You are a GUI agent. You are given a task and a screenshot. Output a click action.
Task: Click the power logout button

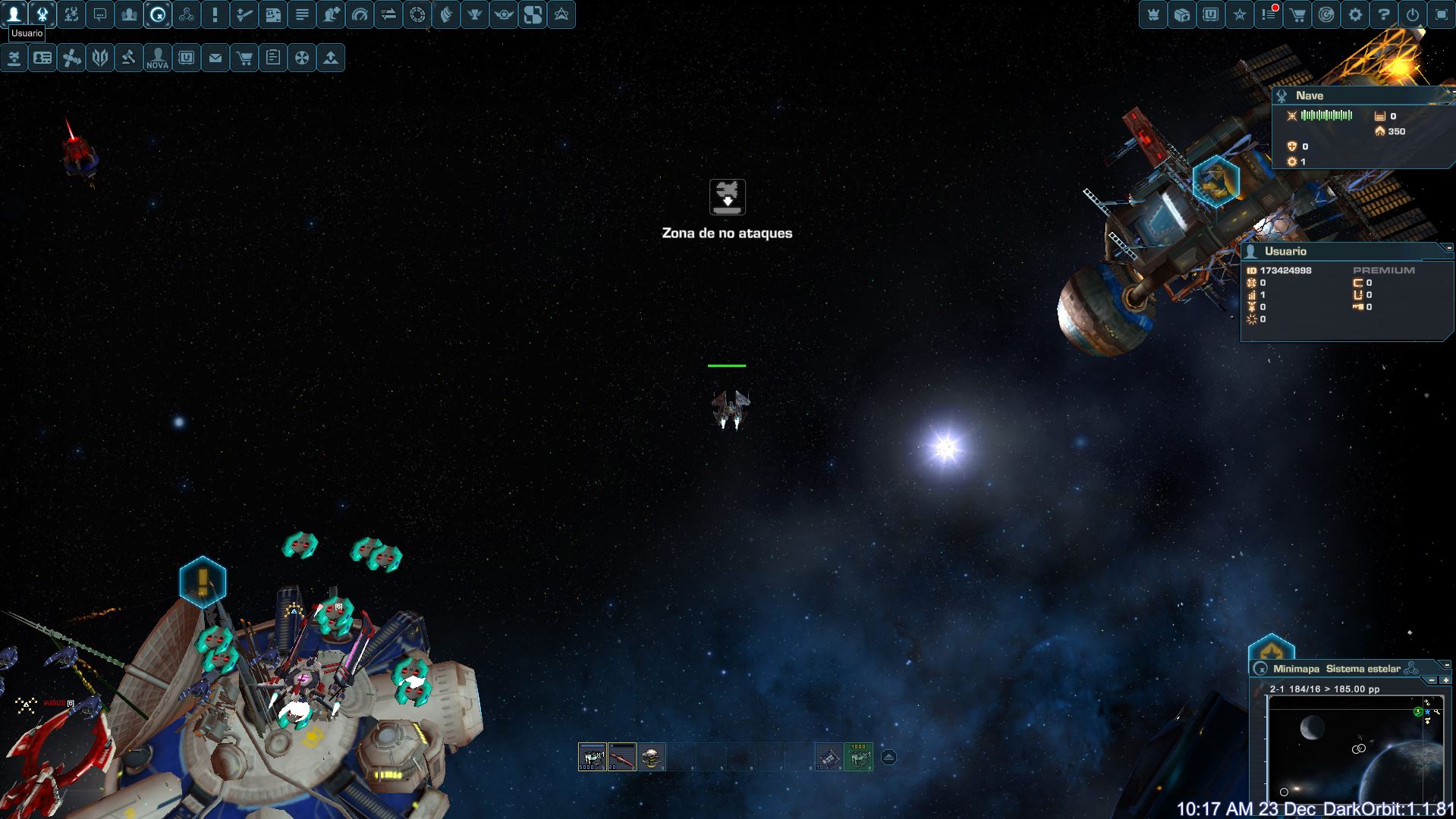(1413, 14)
